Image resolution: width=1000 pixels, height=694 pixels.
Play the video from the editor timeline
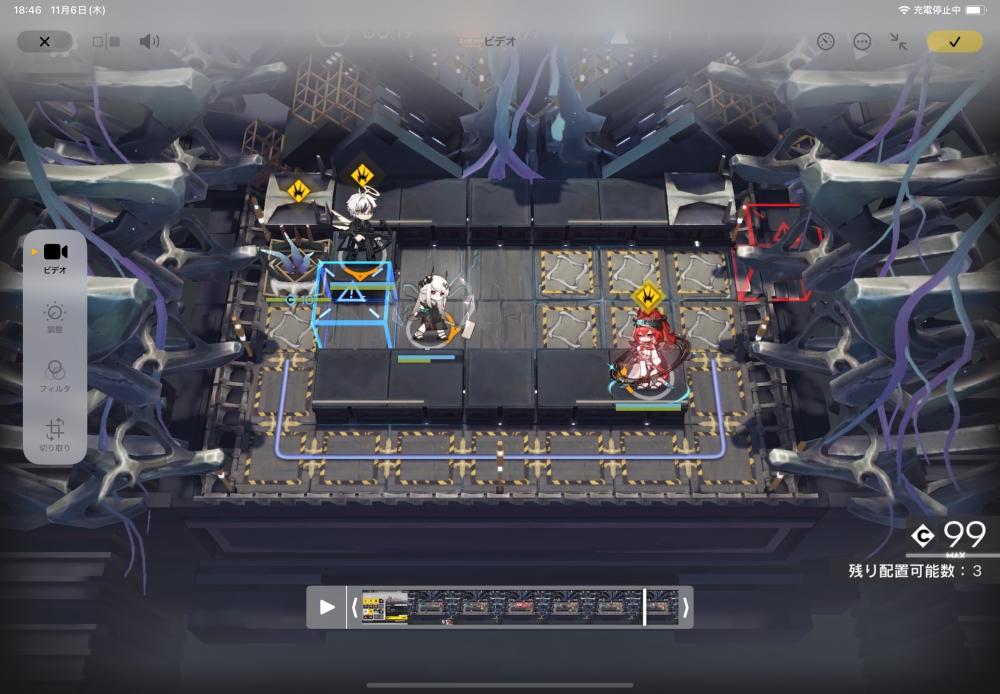327,607
